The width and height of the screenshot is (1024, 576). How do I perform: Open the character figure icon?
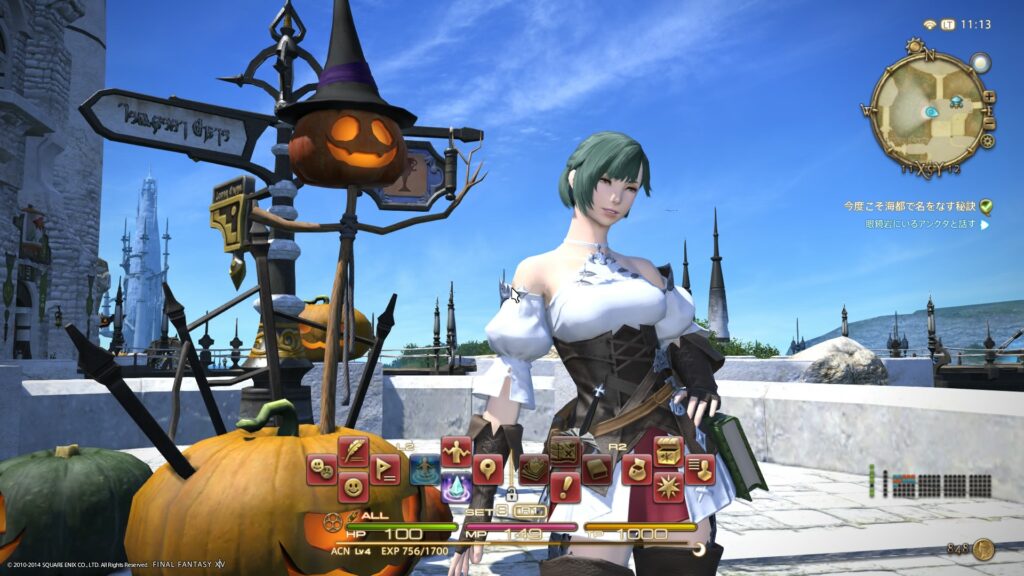456,451
